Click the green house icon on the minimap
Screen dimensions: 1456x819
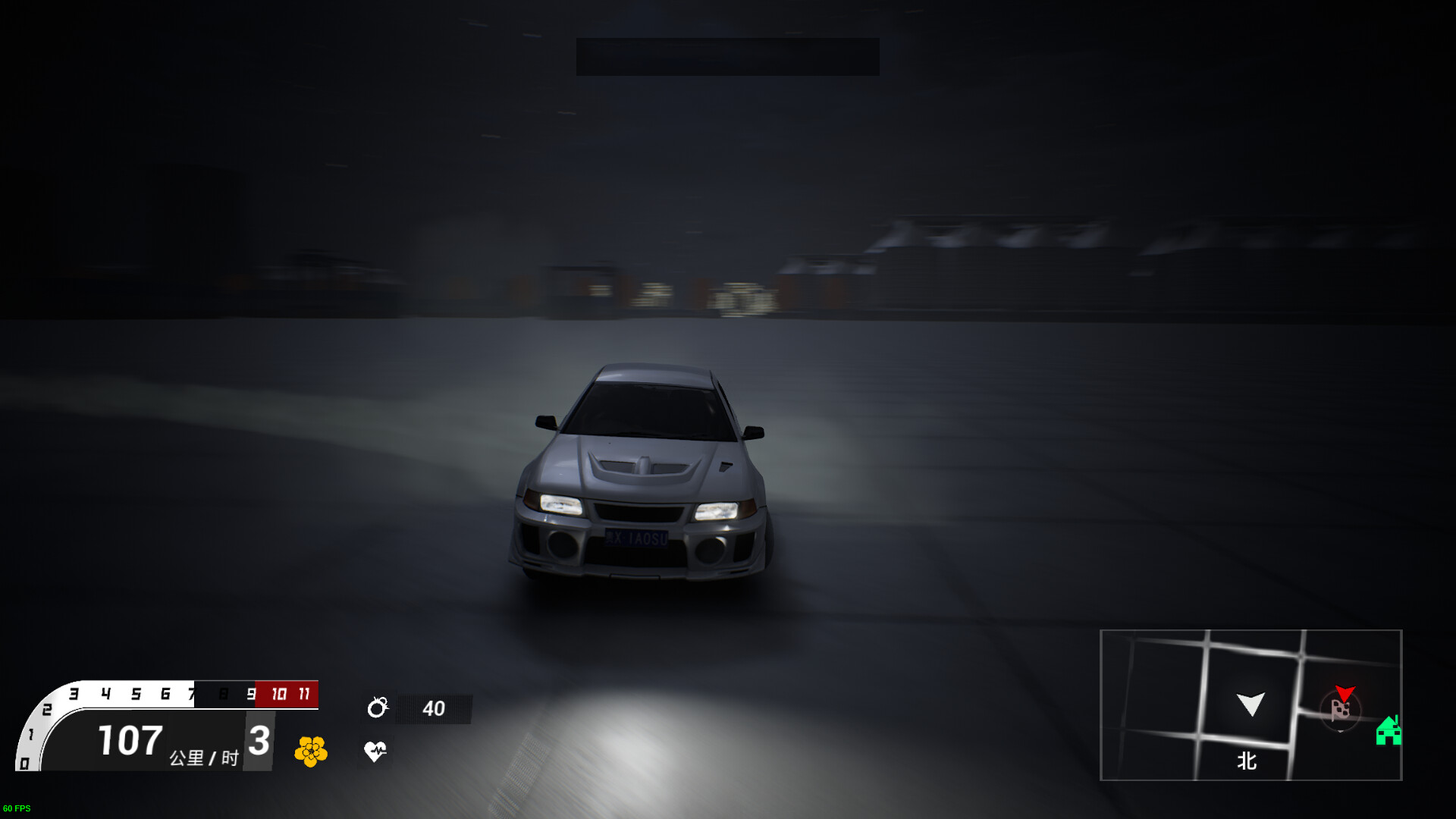pos(1388,733)
